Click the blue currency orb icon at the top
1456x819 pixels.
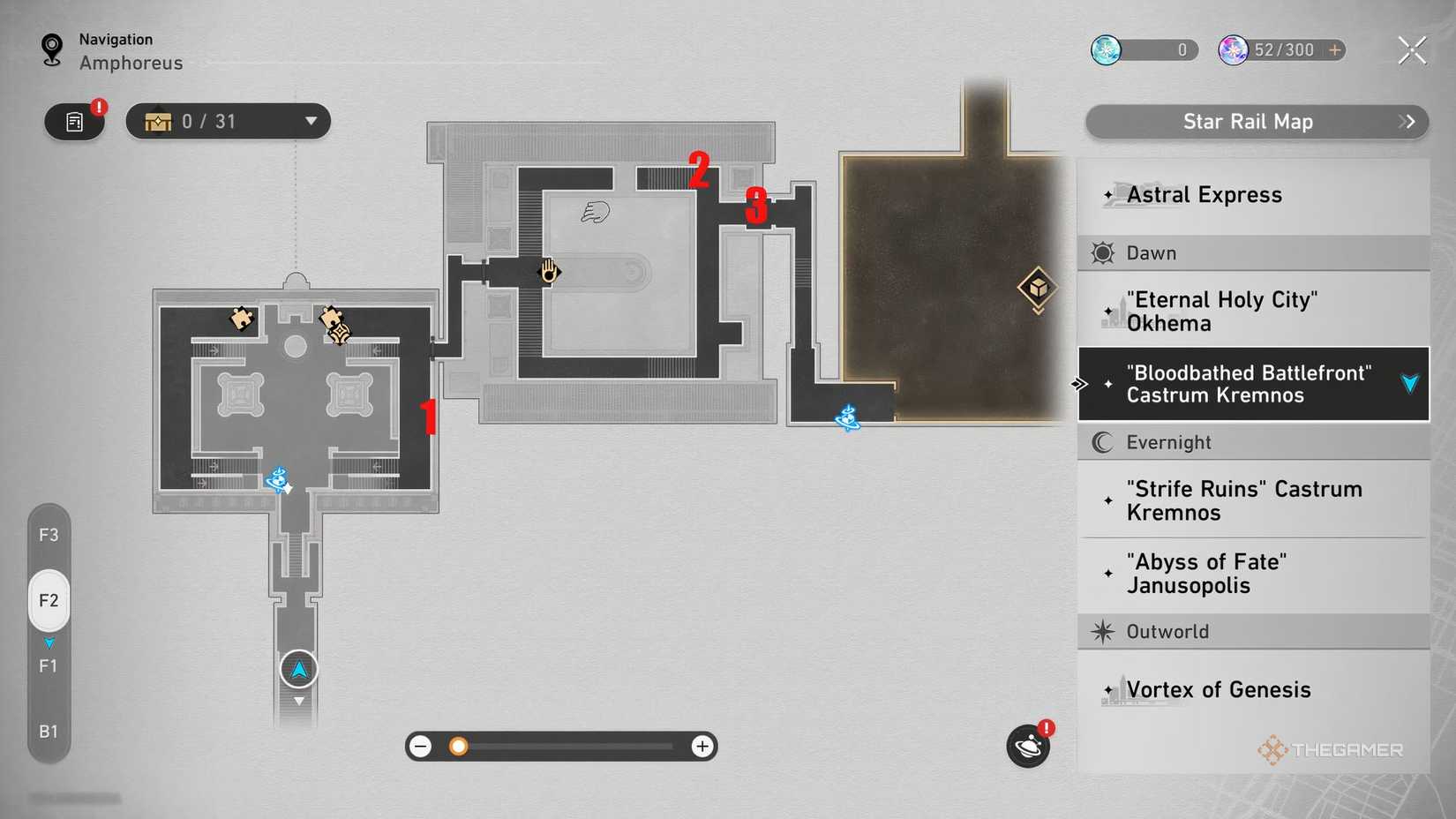tap(1106, 50)
